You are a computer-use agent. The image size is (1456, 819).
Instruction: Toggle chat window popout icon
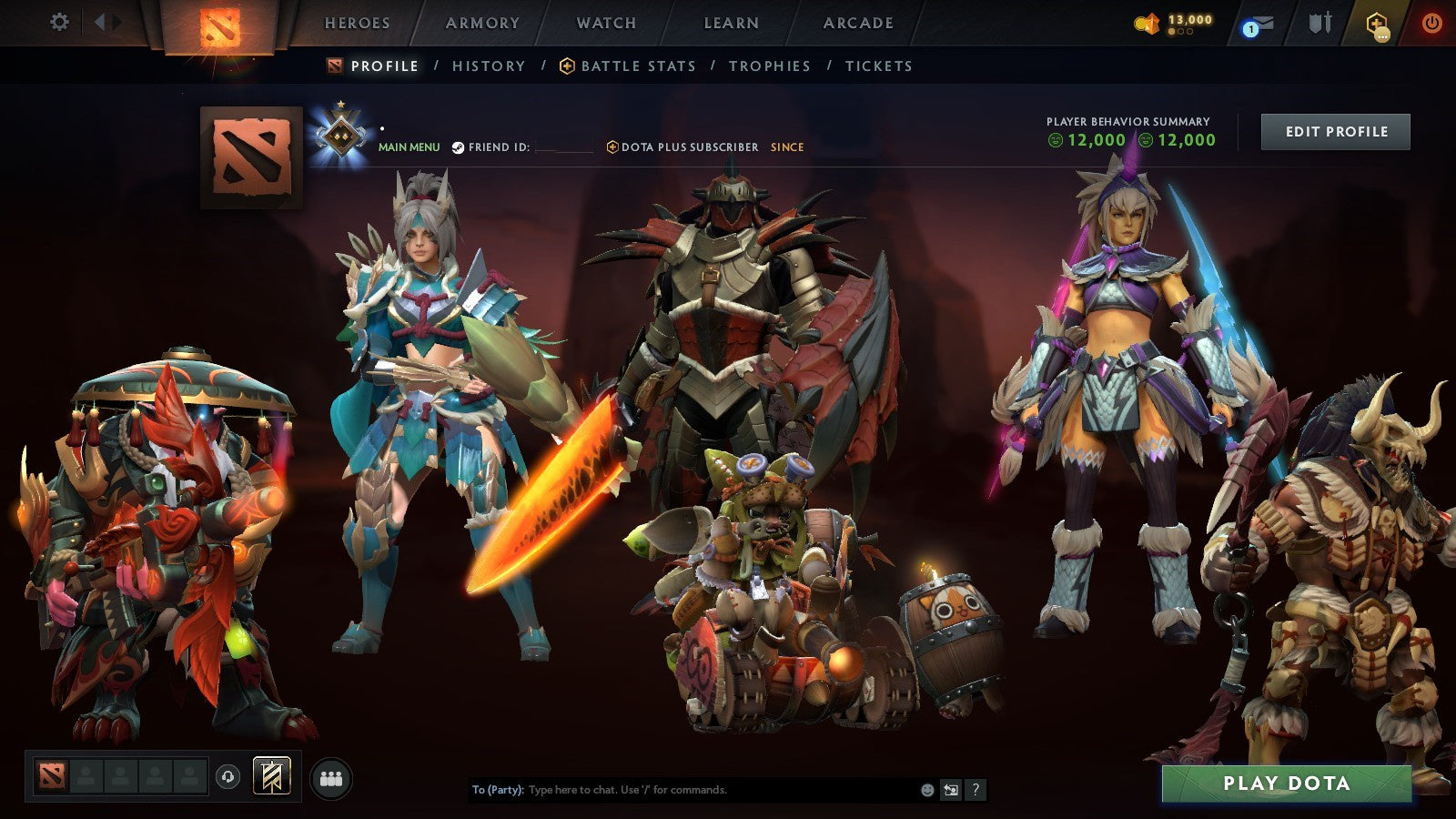coord(951,790)
